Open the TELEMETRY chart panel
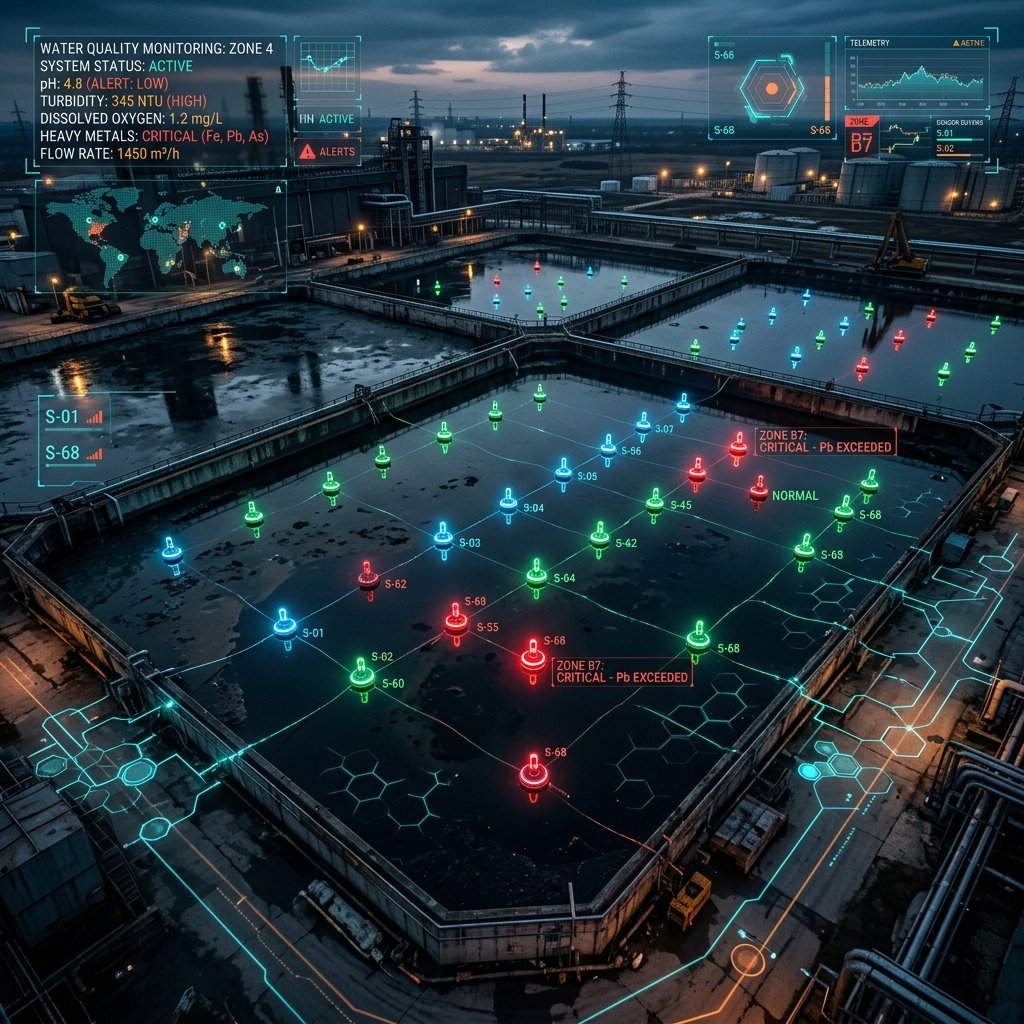 [x=917, y=76]
